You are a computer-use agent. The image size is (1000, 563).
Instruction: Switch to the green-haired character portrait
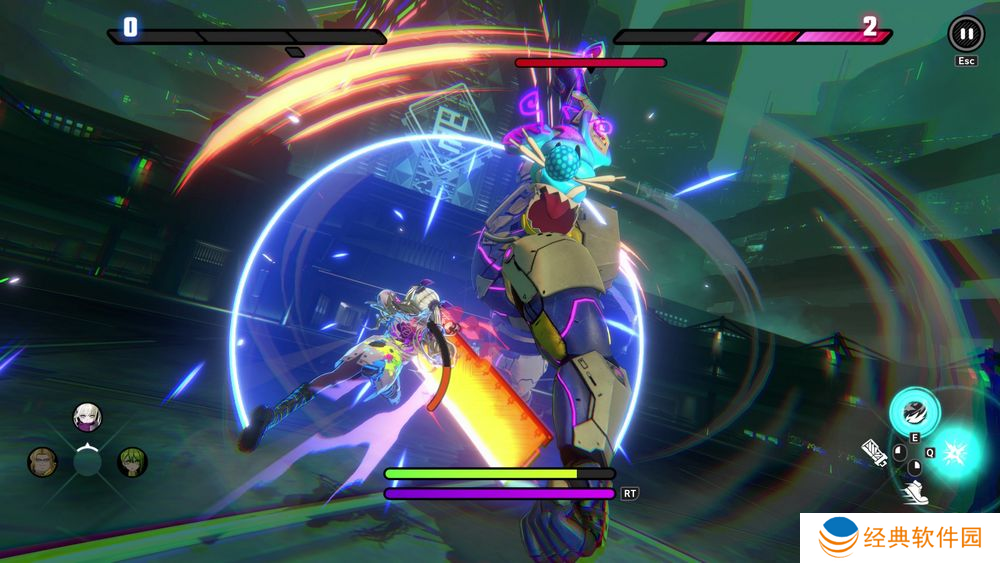(133, 461)
